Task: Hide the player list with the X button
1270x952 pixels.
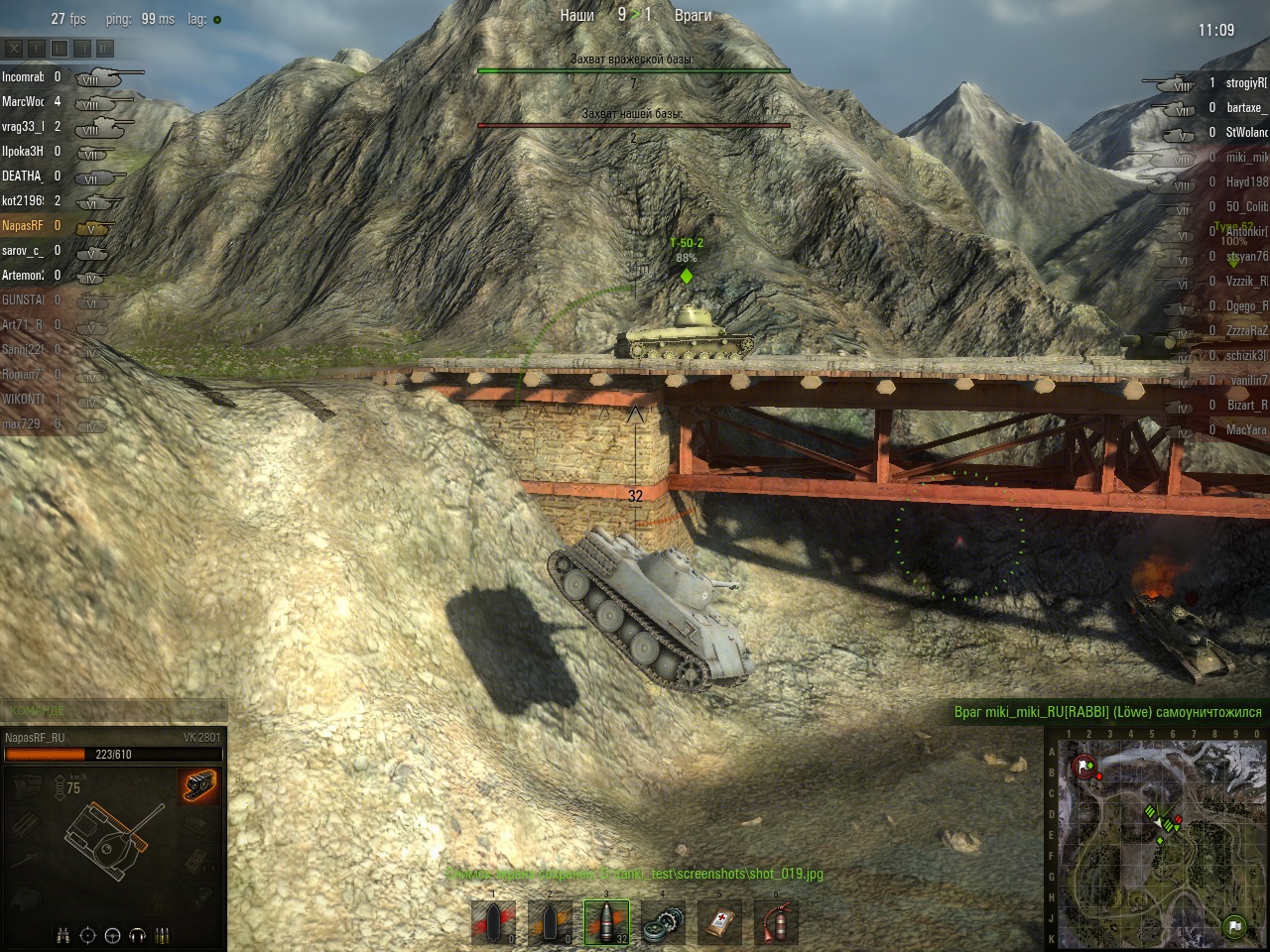Action: [14, 48]
